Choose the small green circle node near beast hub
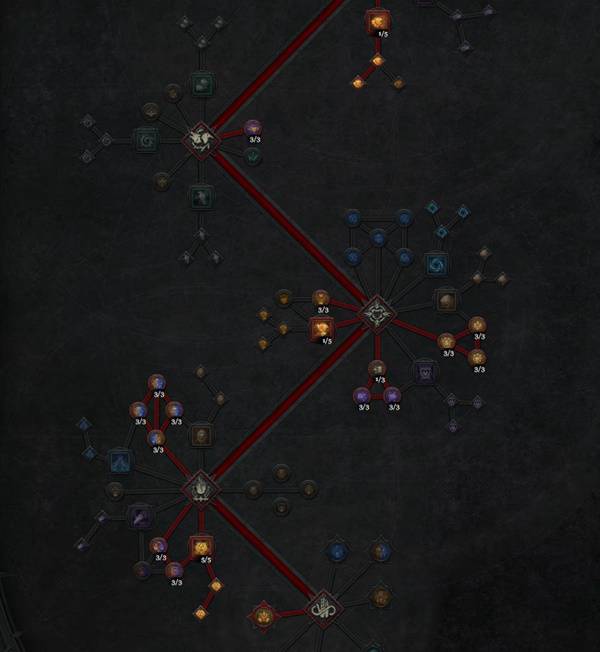Viewport: 600px width, 652px height. pyautogui.click(x=253, y=155)
